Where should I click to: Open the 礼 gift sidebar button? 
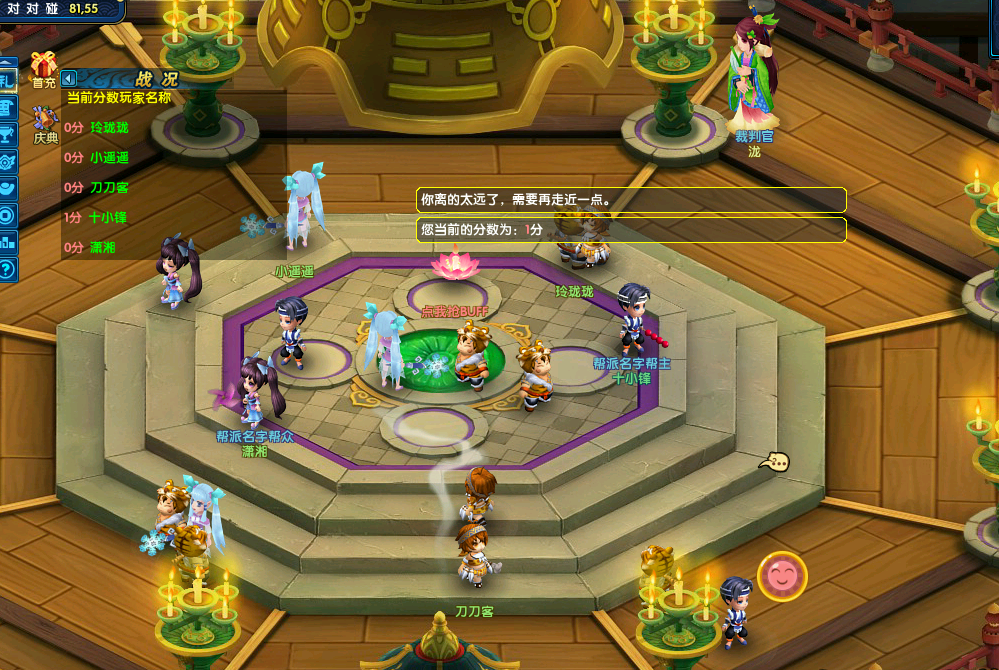point(7,80)
